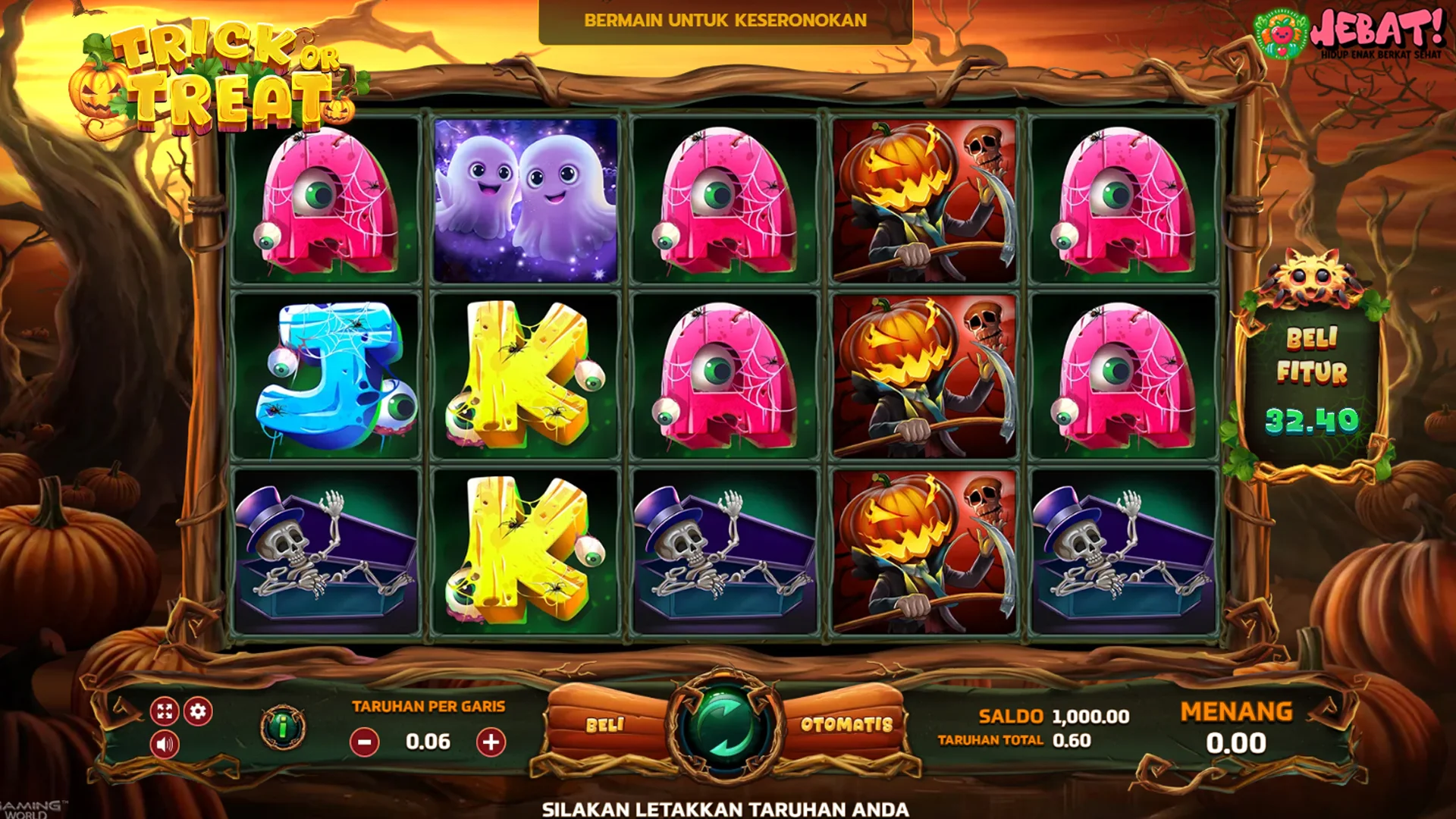1456x819 pixels.
Task: Click the BERMAIN UNTUK KESERONOKAN banner
Action: click(x=724, y=21)
